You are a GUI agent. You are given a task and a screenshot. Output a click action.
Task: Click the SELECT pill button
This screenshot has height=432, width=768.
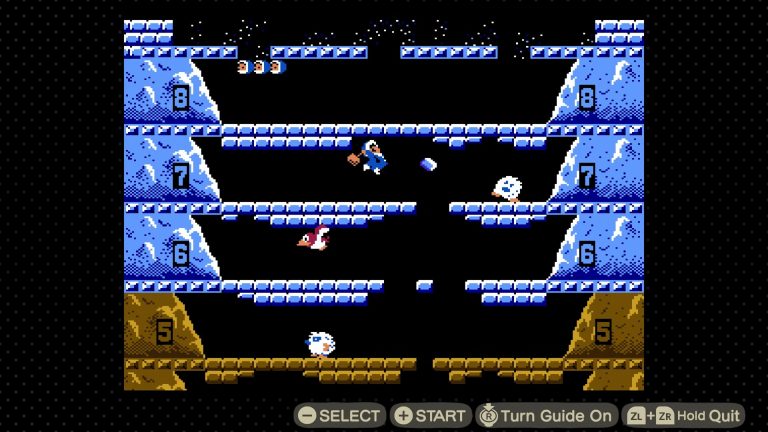click(x=340, y=415)
